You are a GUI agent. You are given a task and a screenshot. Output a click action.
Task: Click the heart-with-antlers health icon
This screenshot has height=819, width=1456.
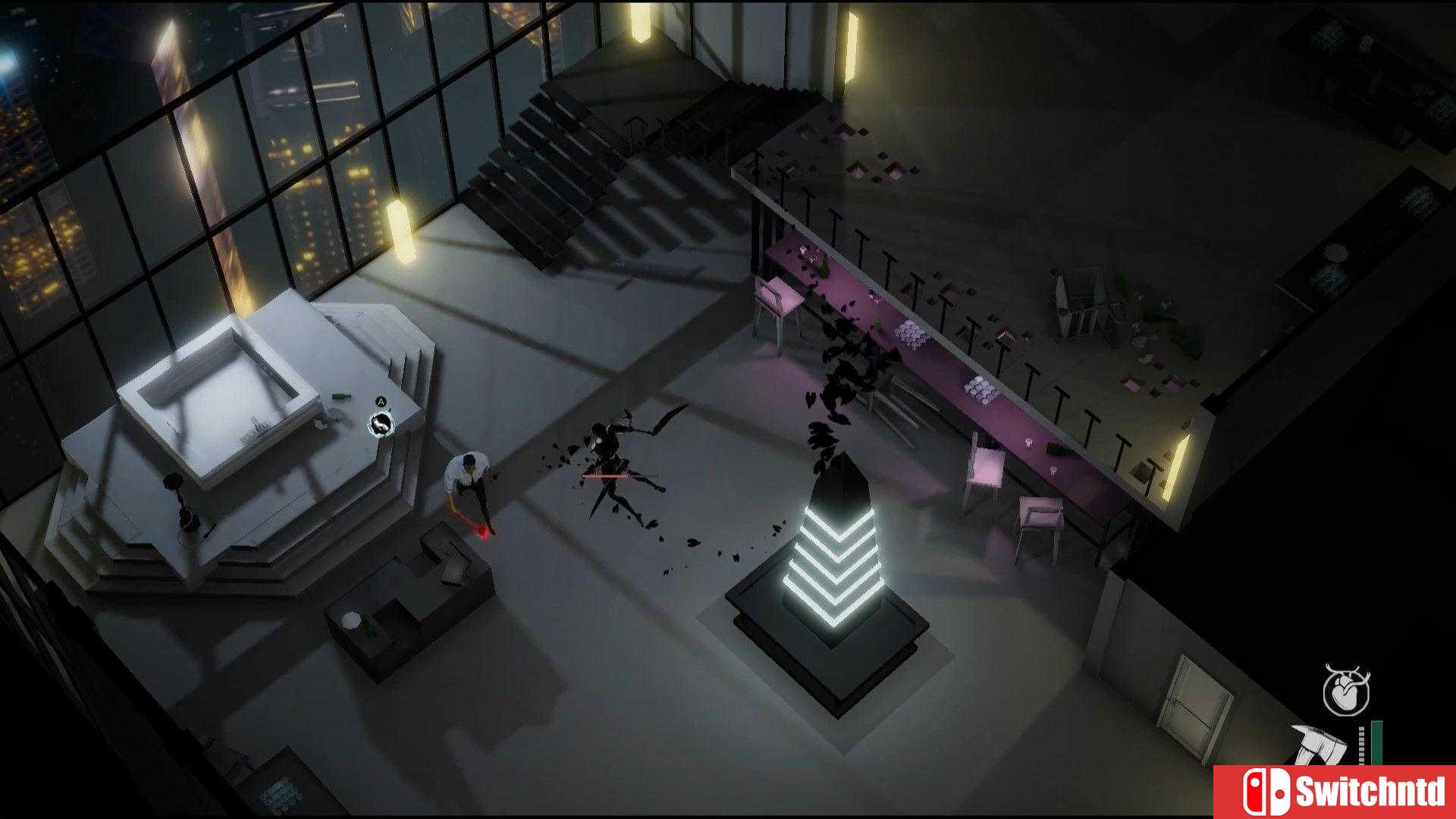click(x=1347, y=690)
